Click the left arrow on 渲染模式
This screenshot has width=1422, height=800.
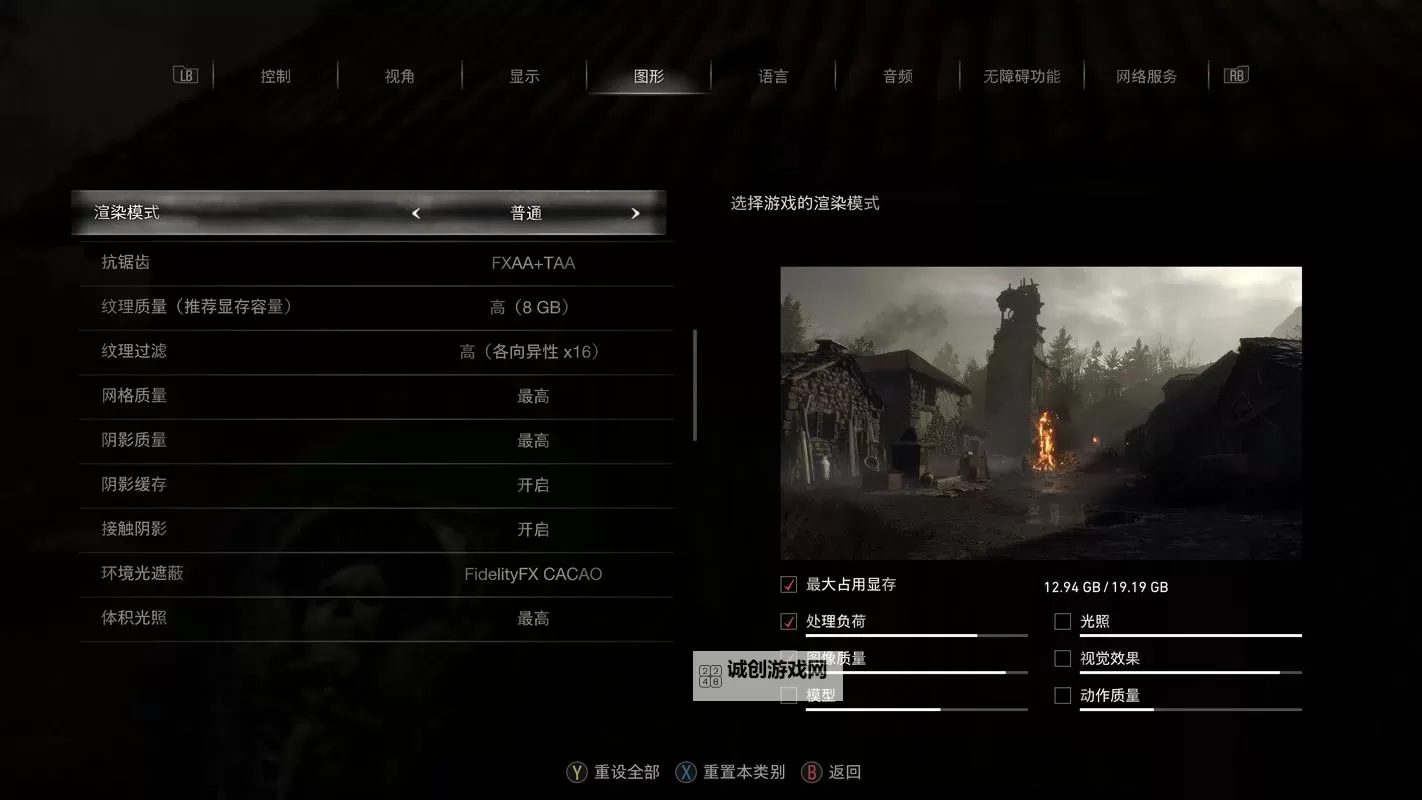416,212
